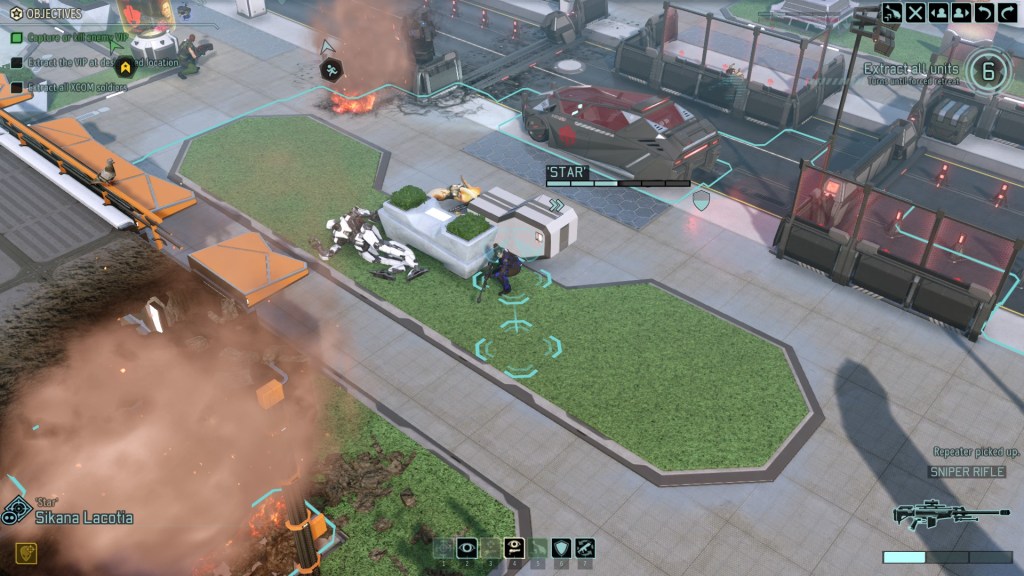
Task: Activate the Overwatch eye ability
Action: coord(466,547)
